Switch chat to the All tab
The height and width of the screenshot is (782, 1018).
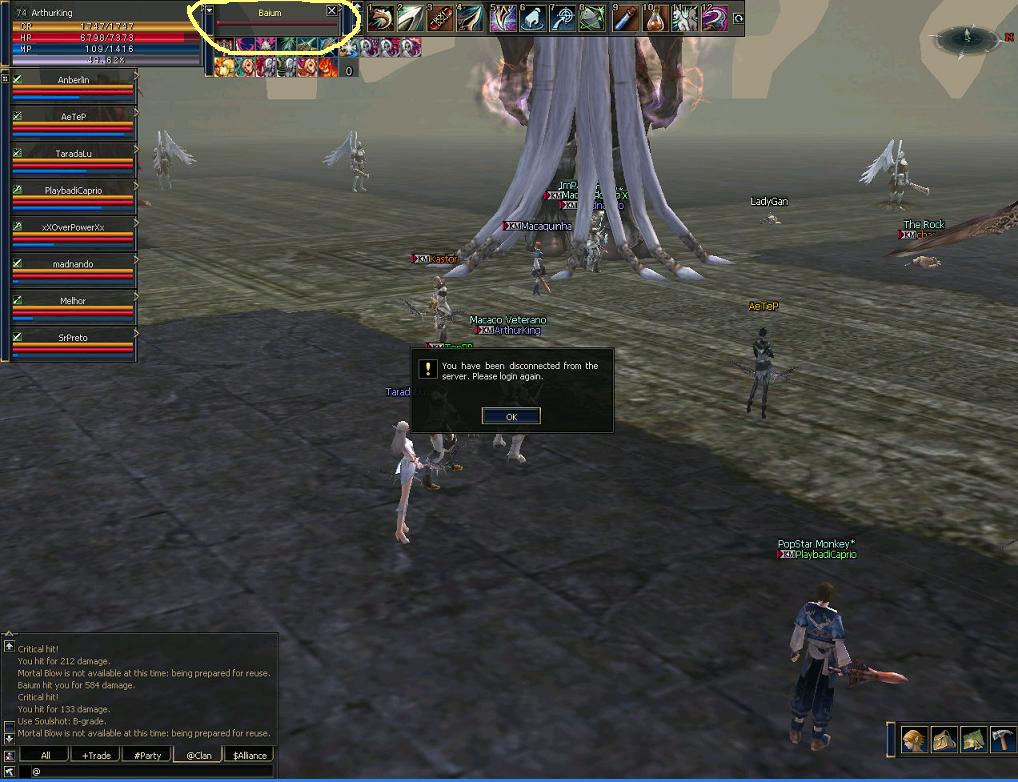46,755
